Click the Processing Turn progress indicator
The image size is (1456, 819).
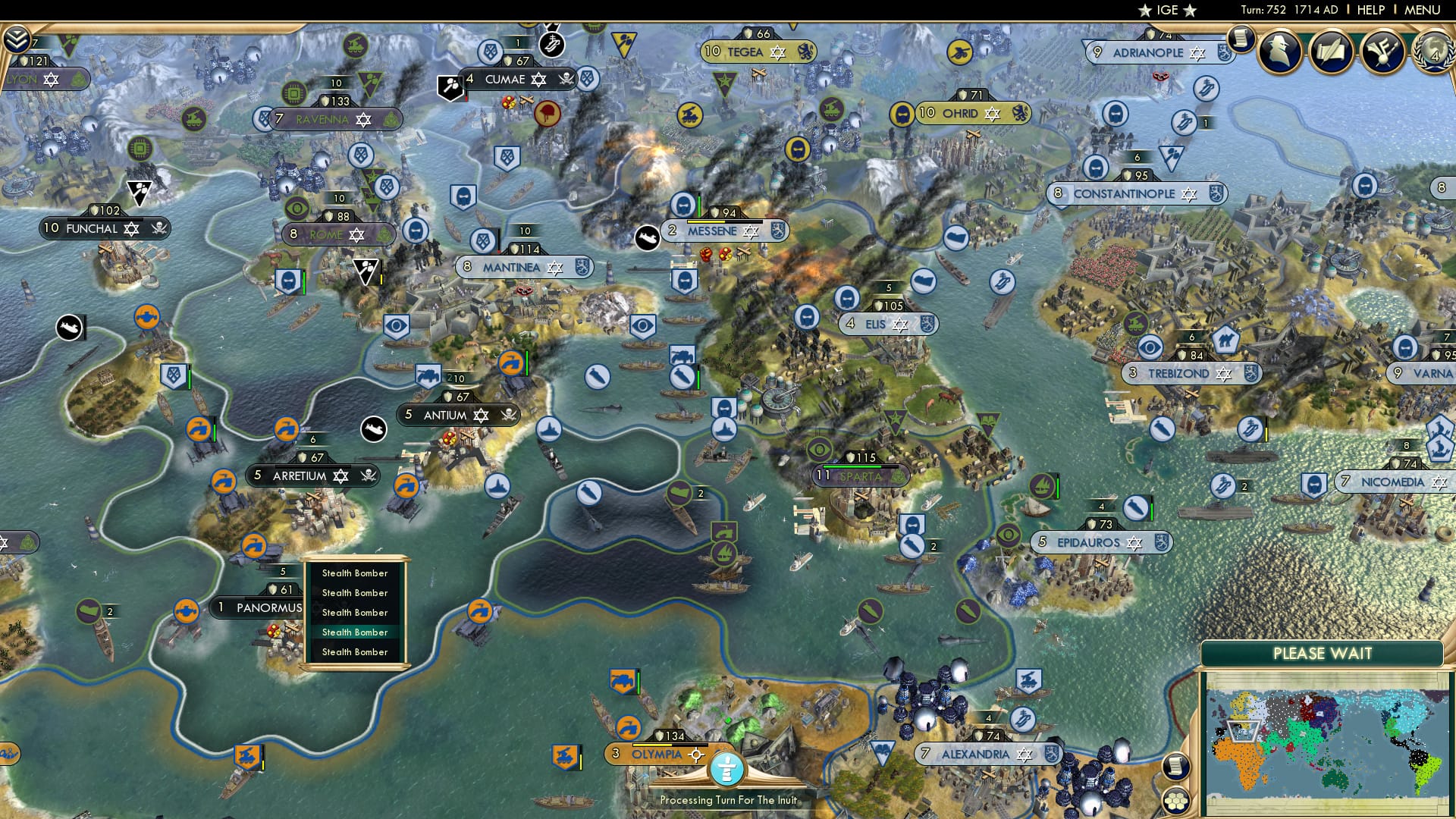pos(726,770)
